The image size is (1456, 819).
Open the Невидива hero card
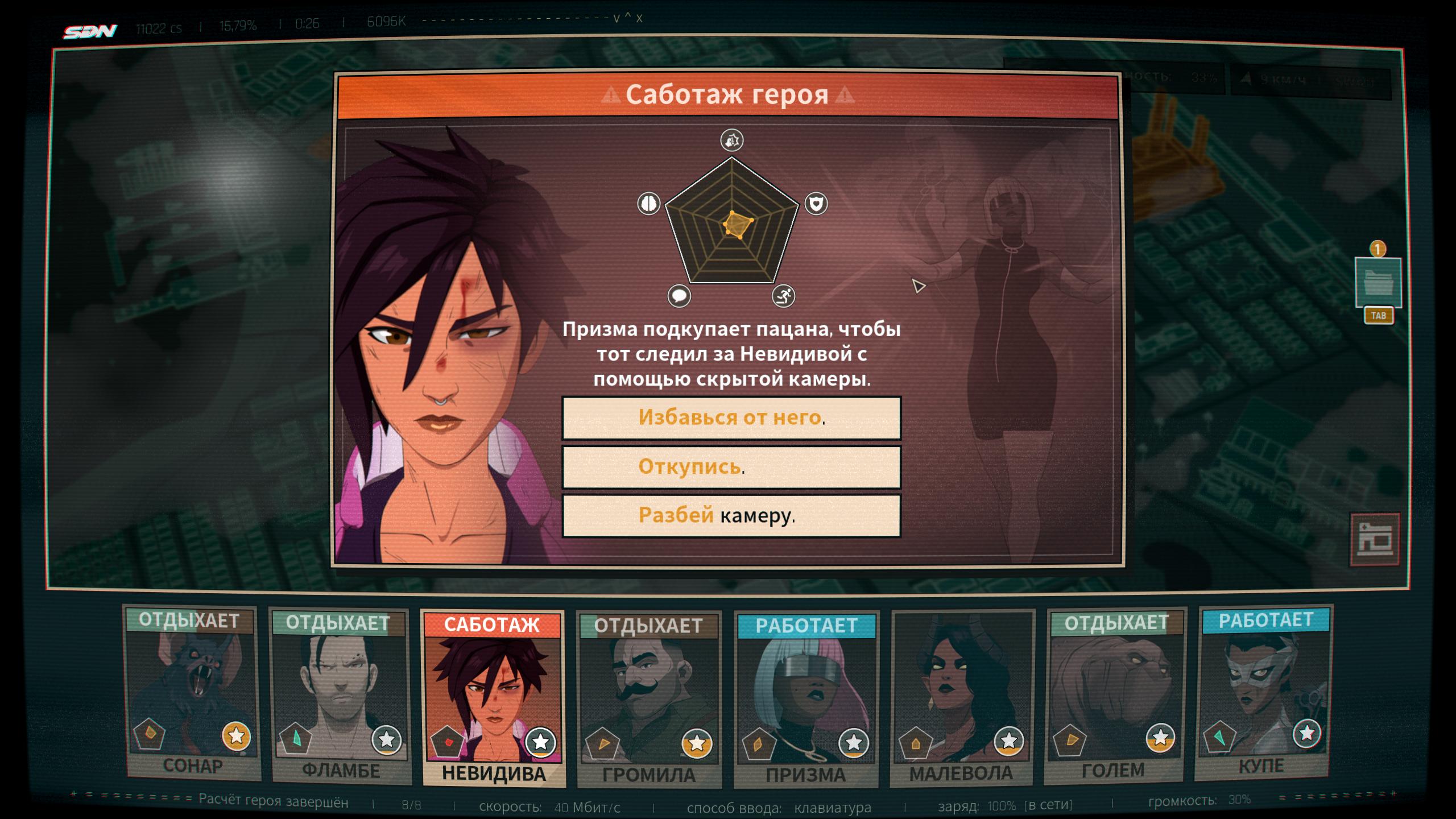click(493, 698)
